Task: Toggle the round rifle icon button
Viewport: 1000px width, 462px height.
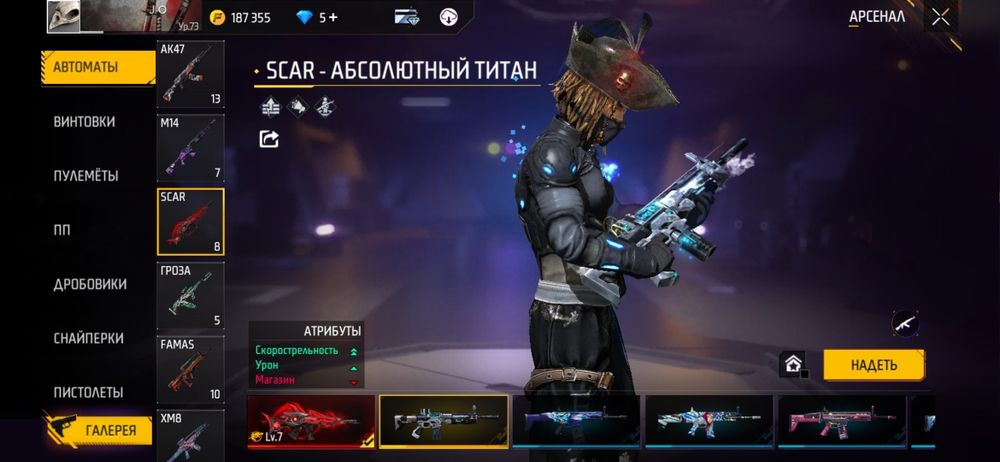Action: 905,323
